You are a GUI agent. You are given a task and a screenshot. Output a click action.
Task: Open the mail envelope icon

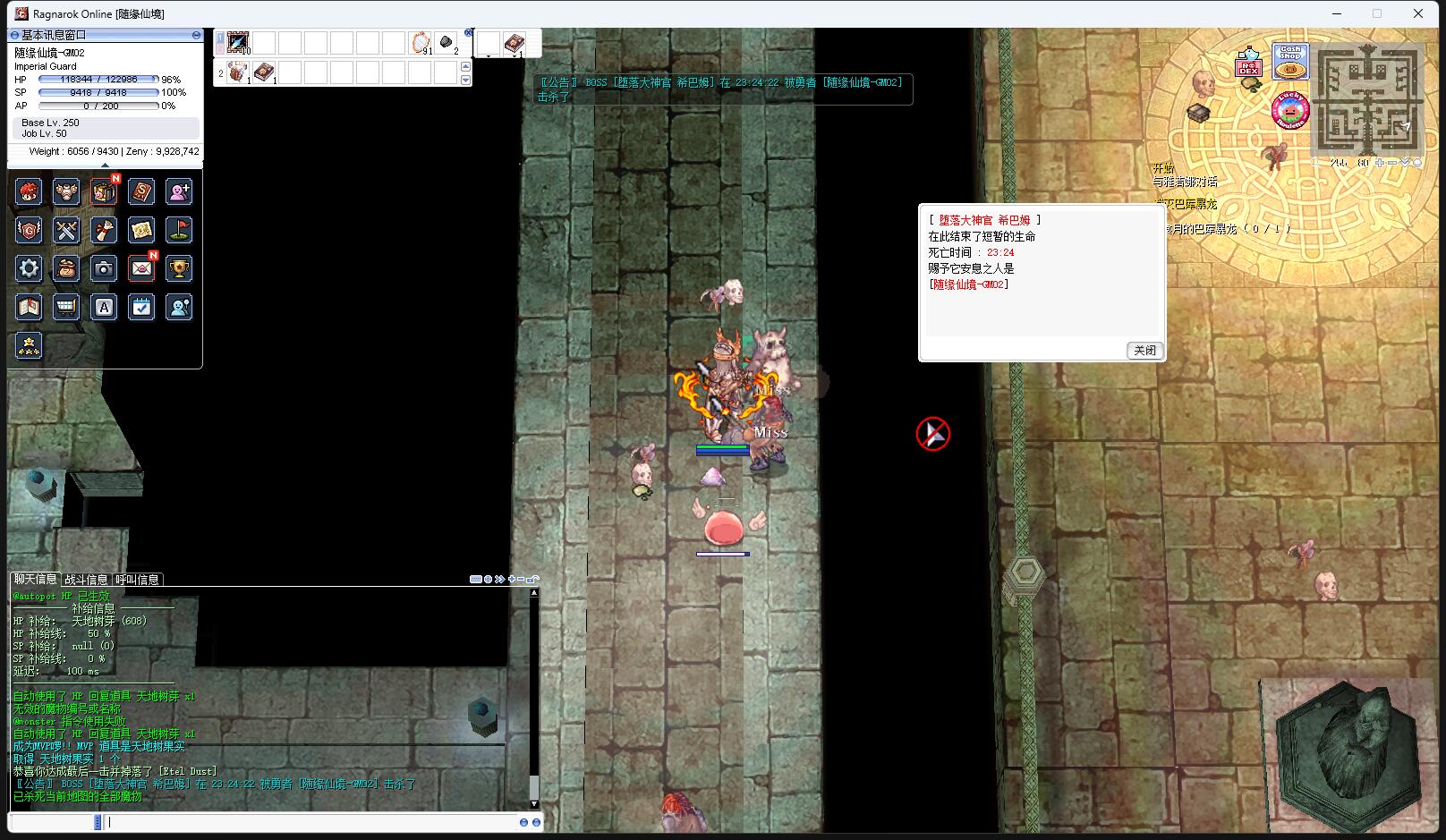coord(141,268)
